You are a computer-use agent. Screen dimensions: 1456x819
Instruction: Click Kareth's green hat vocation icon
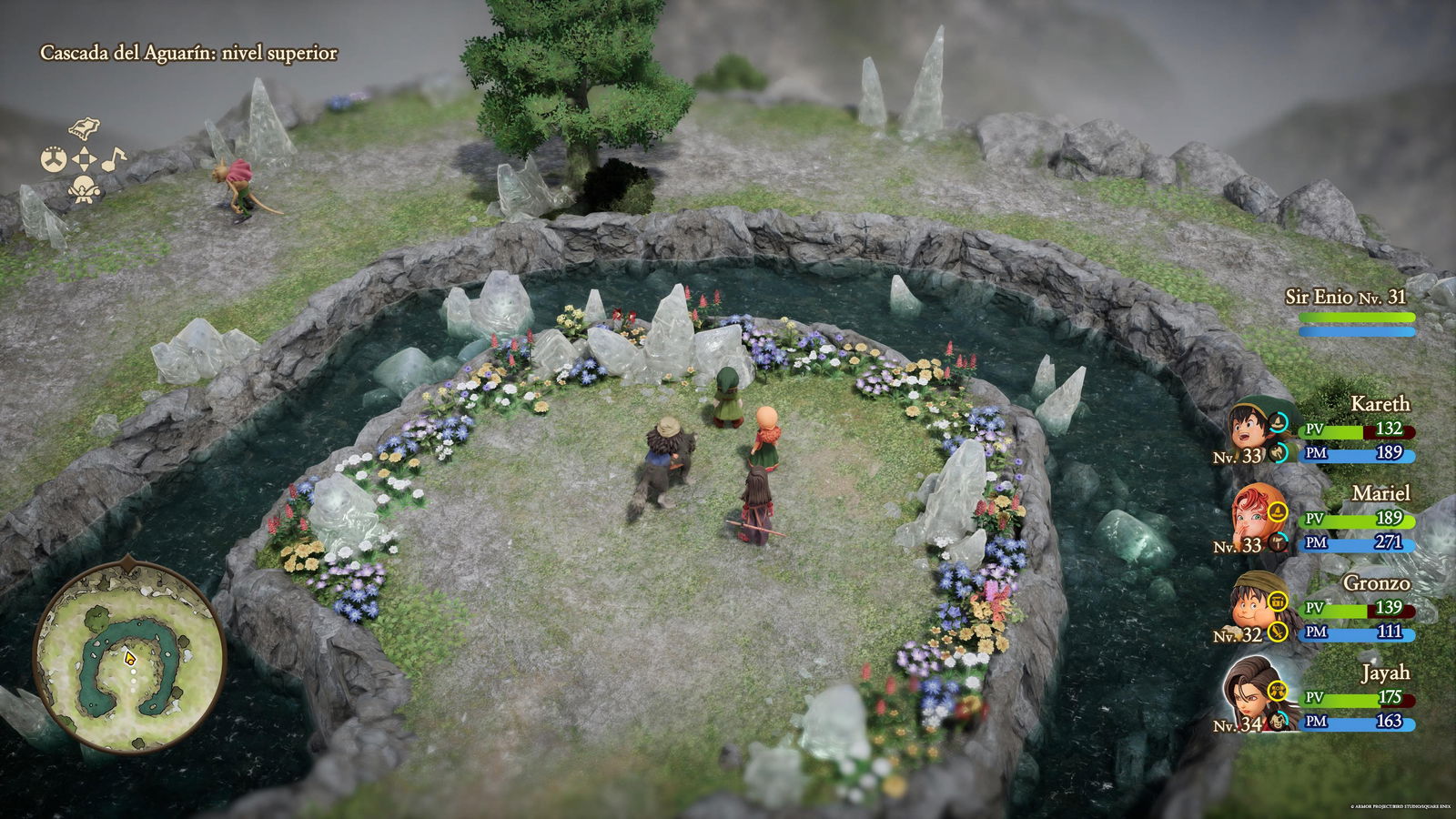1279,421
